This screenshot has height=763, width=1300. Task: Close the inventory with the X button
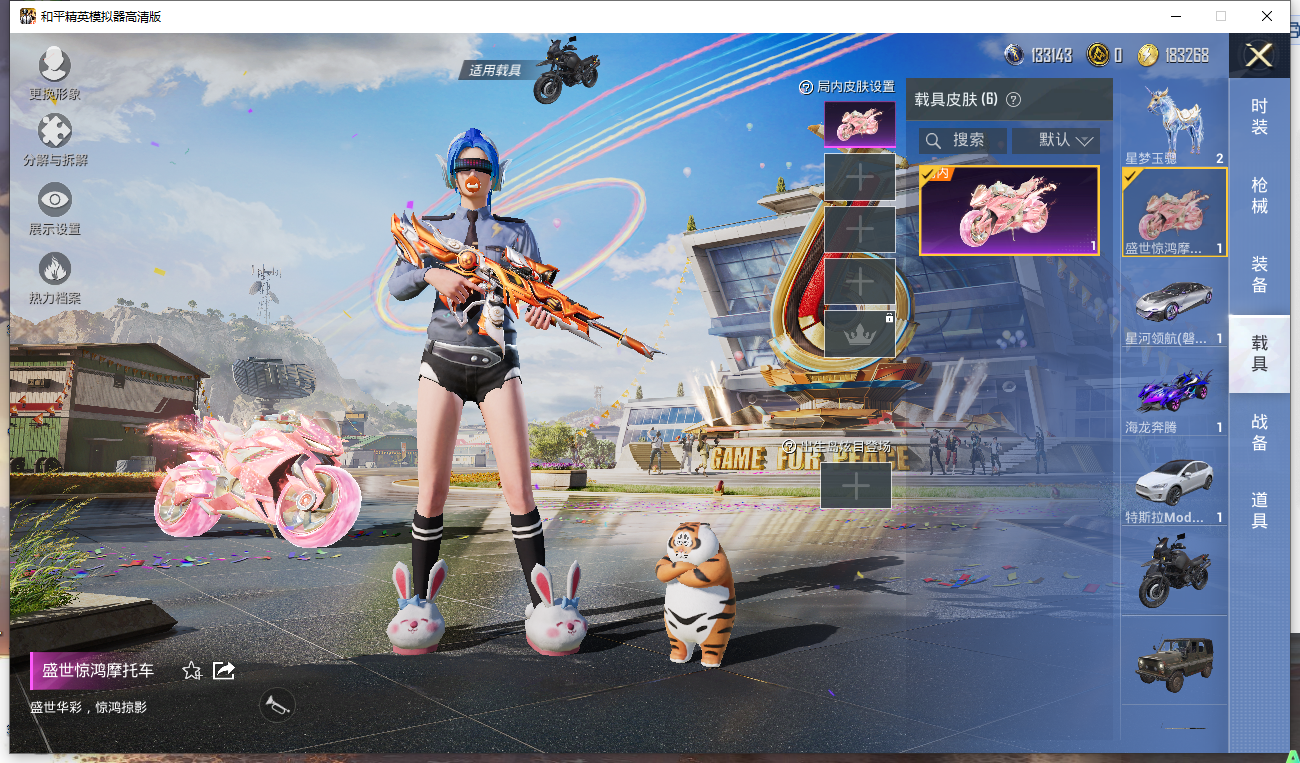(1258, 55)
